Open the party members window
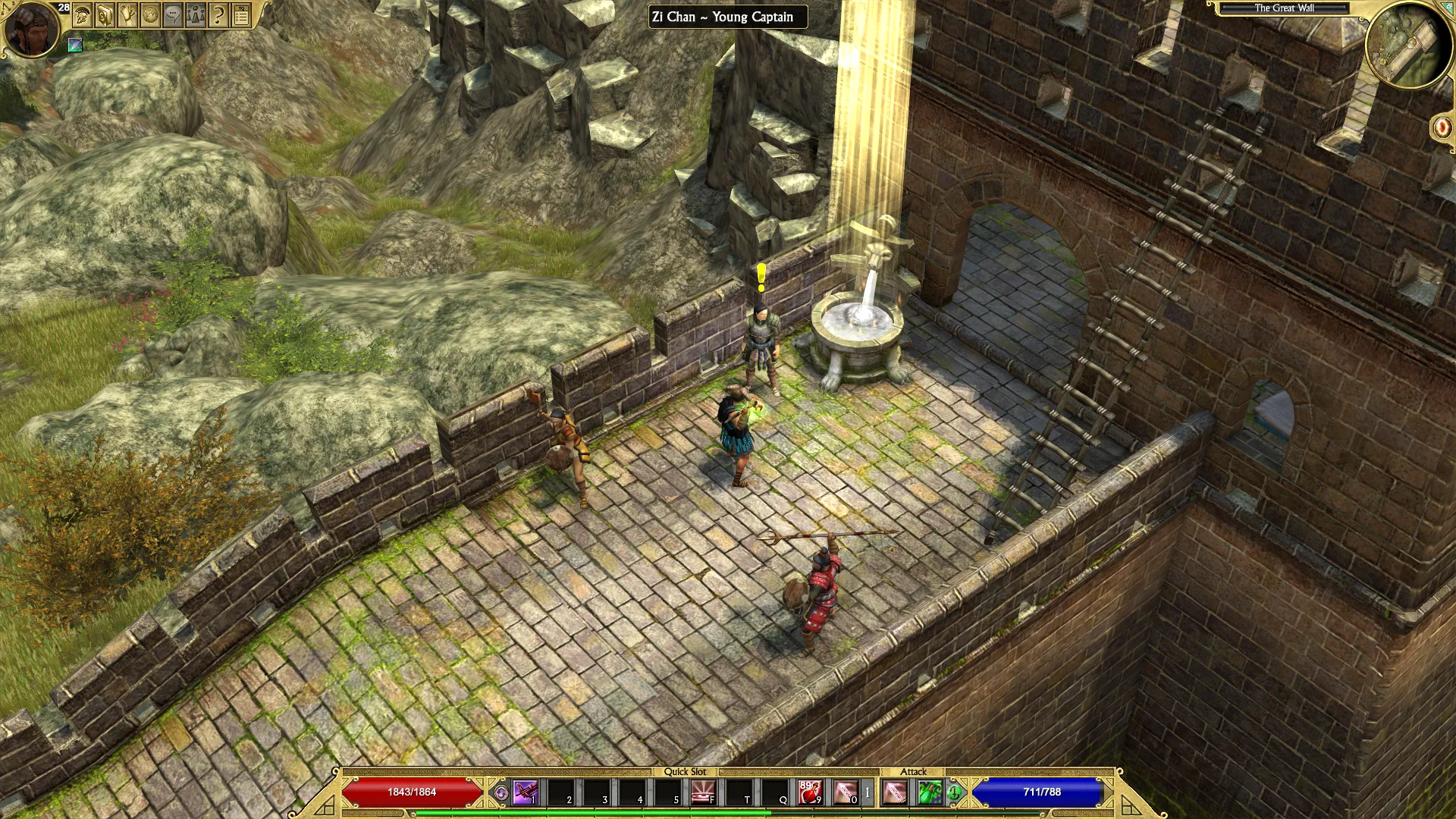This screenshot has height=819, width=1456. tap(196, 16)
